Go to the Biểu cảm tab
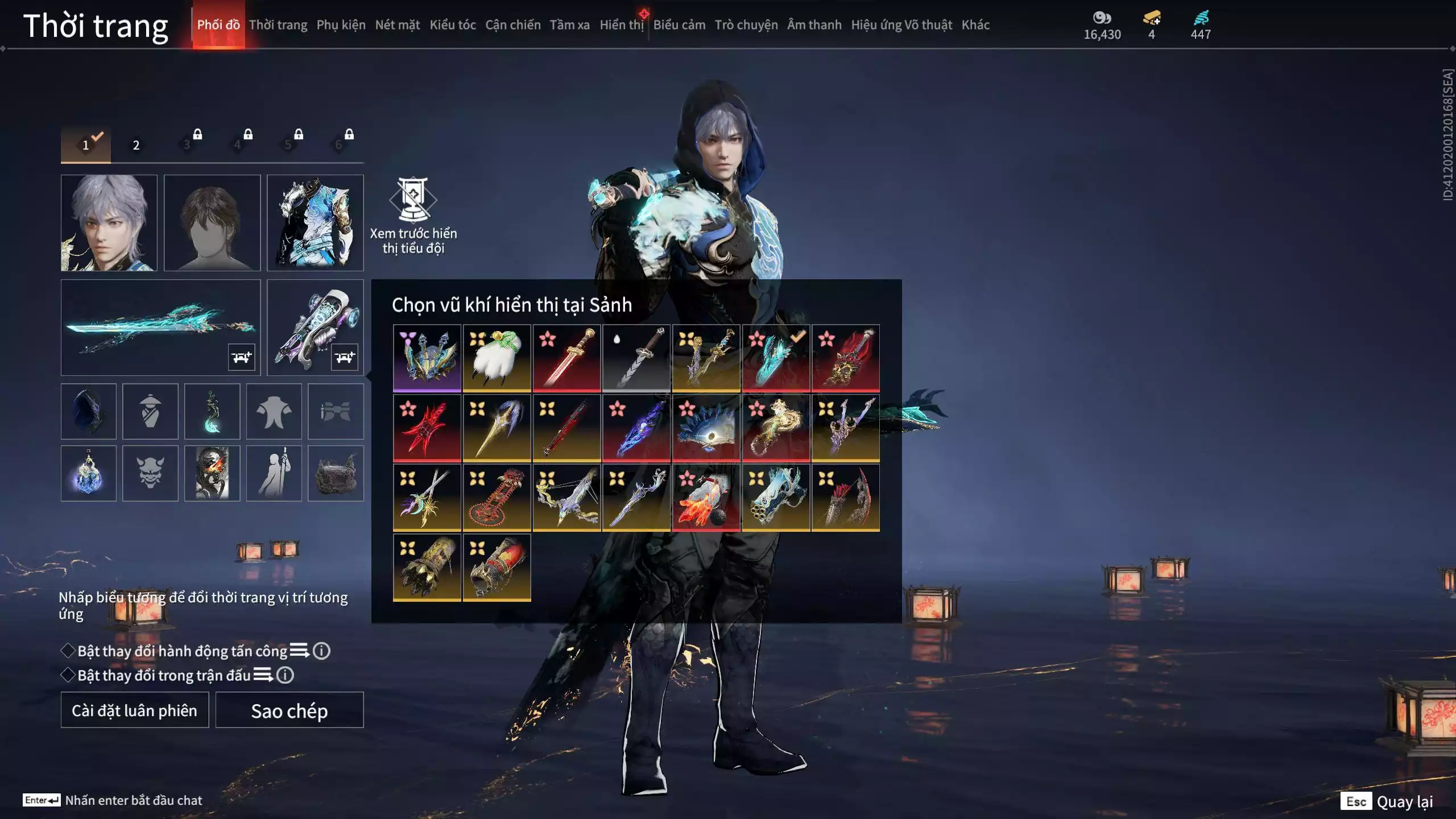 [x=679, y=25]
